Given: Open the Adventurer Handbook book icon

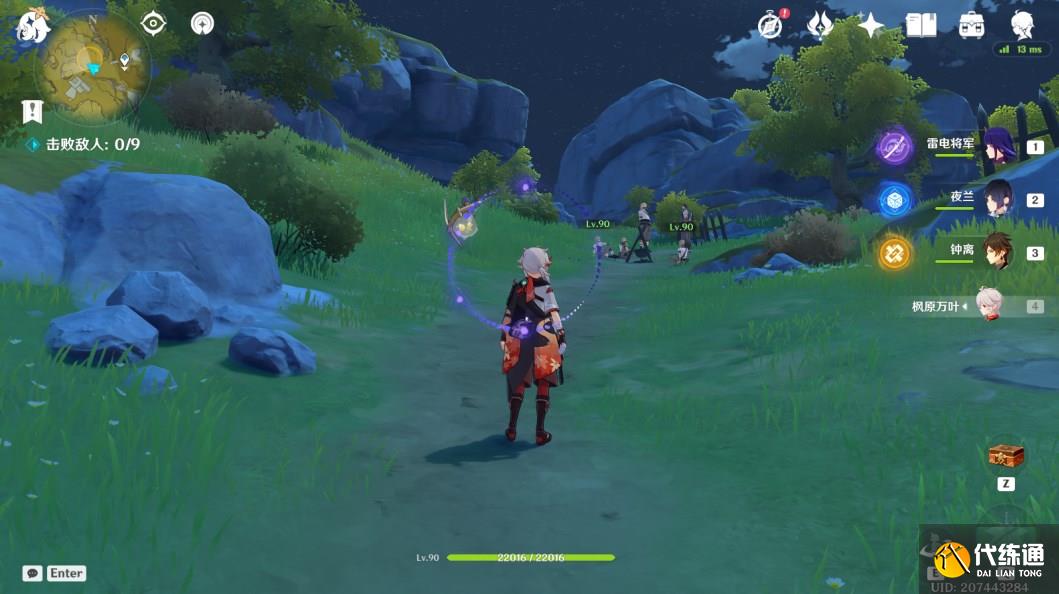Looking at the screenshot, I should [921, 25].
